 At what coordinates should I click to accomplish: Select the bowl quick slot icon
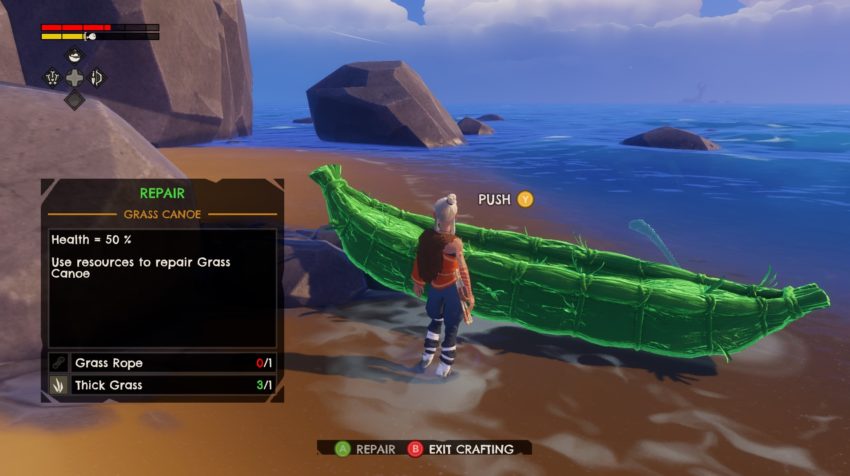coord(75,56)
